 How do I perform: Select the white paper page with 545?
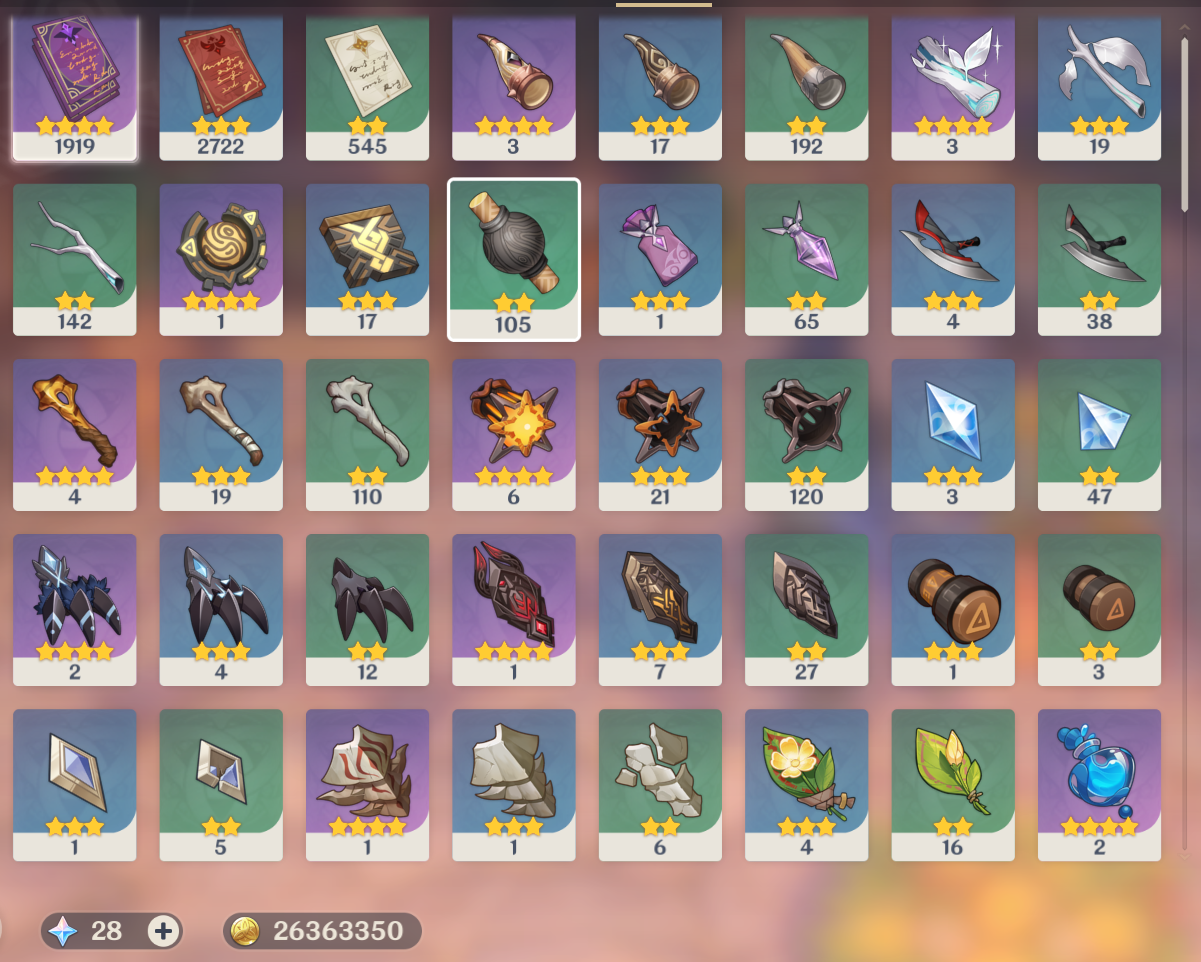pos(367,86)
